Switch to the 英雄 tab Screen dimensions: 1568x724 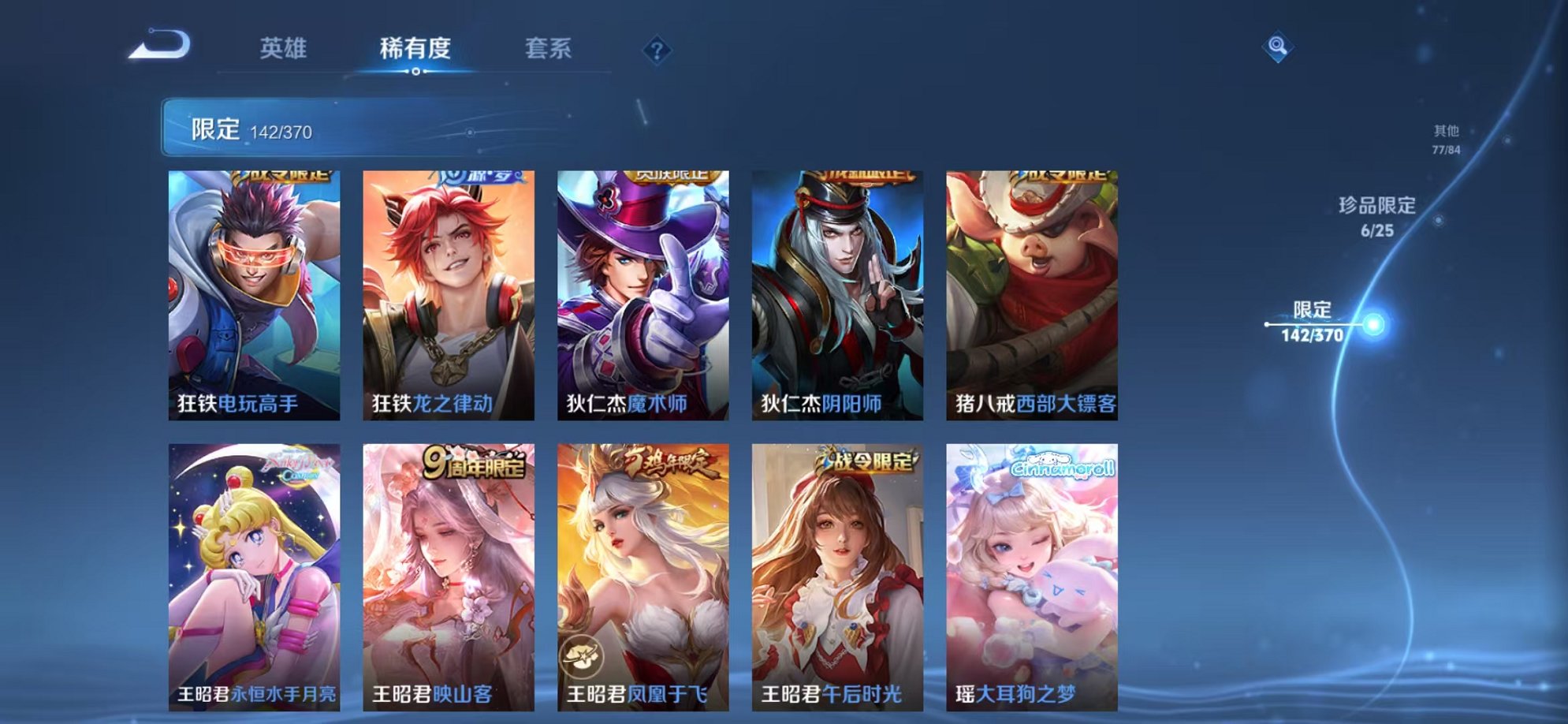(285, 48)
